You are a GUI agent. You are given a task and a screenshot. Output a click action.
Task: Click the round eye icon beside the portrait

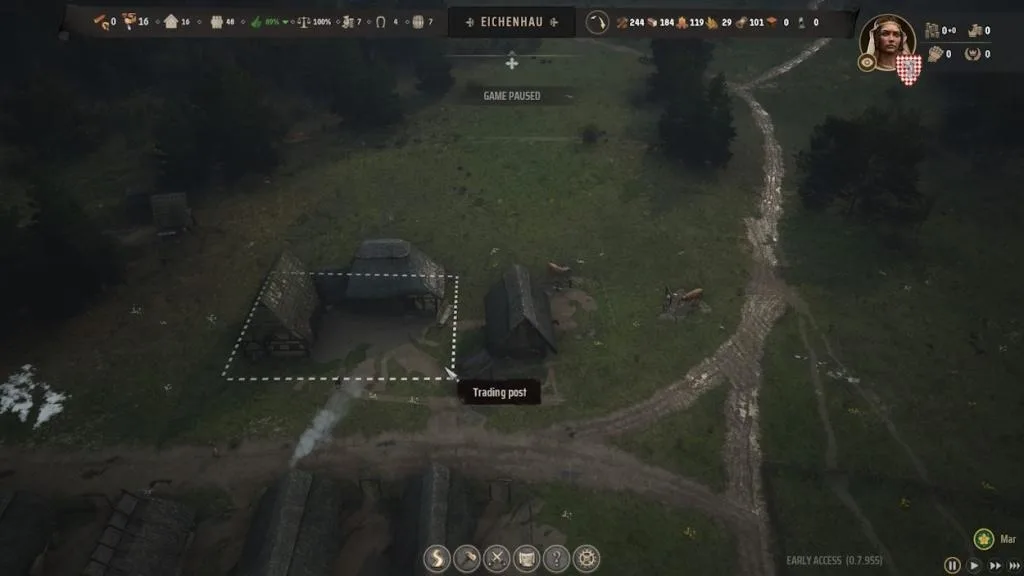pyautogui.click(x=867, y=63)
